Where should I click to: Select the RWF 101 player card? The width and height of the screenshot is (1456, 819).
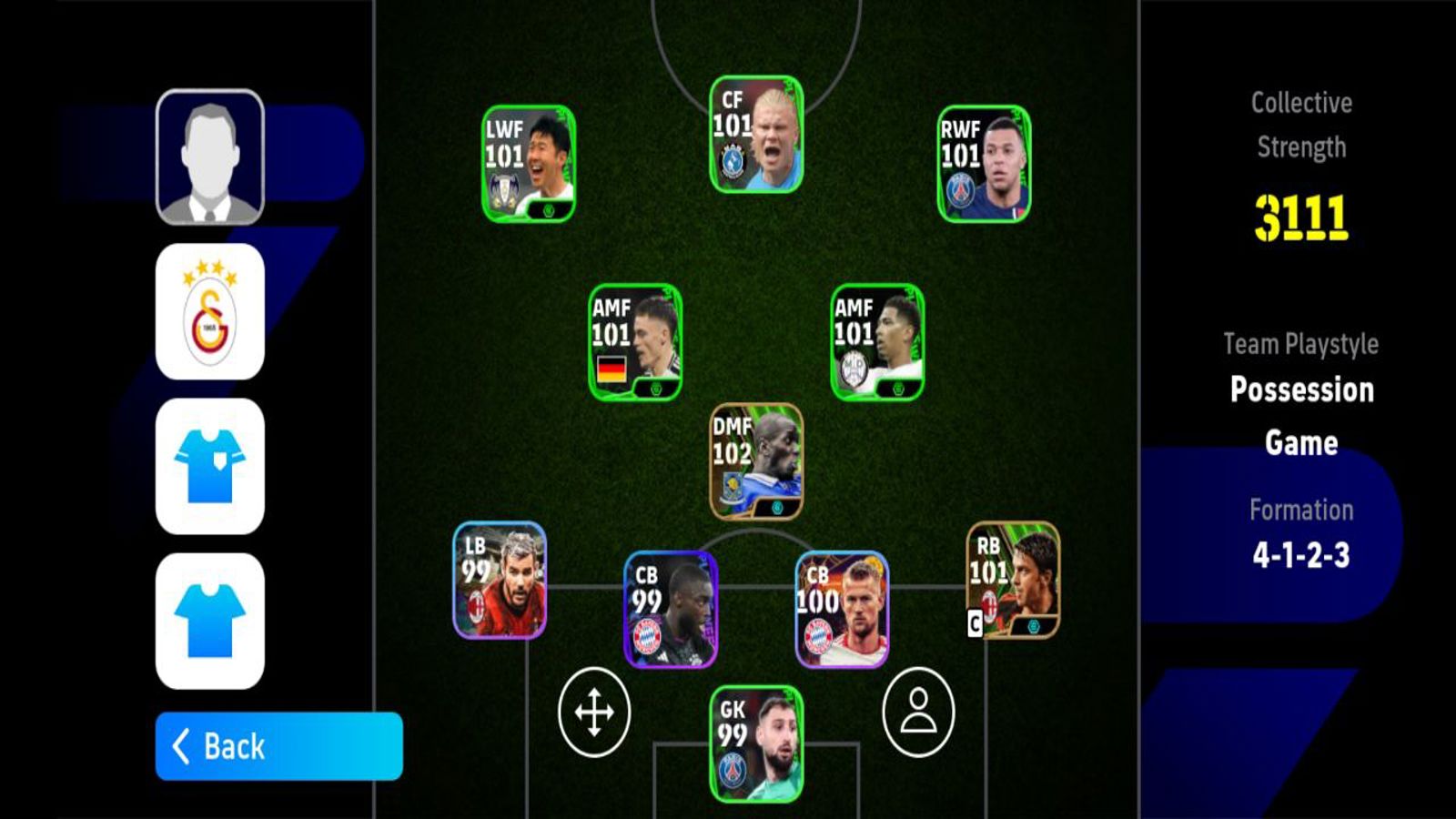(x=984, y=164)
